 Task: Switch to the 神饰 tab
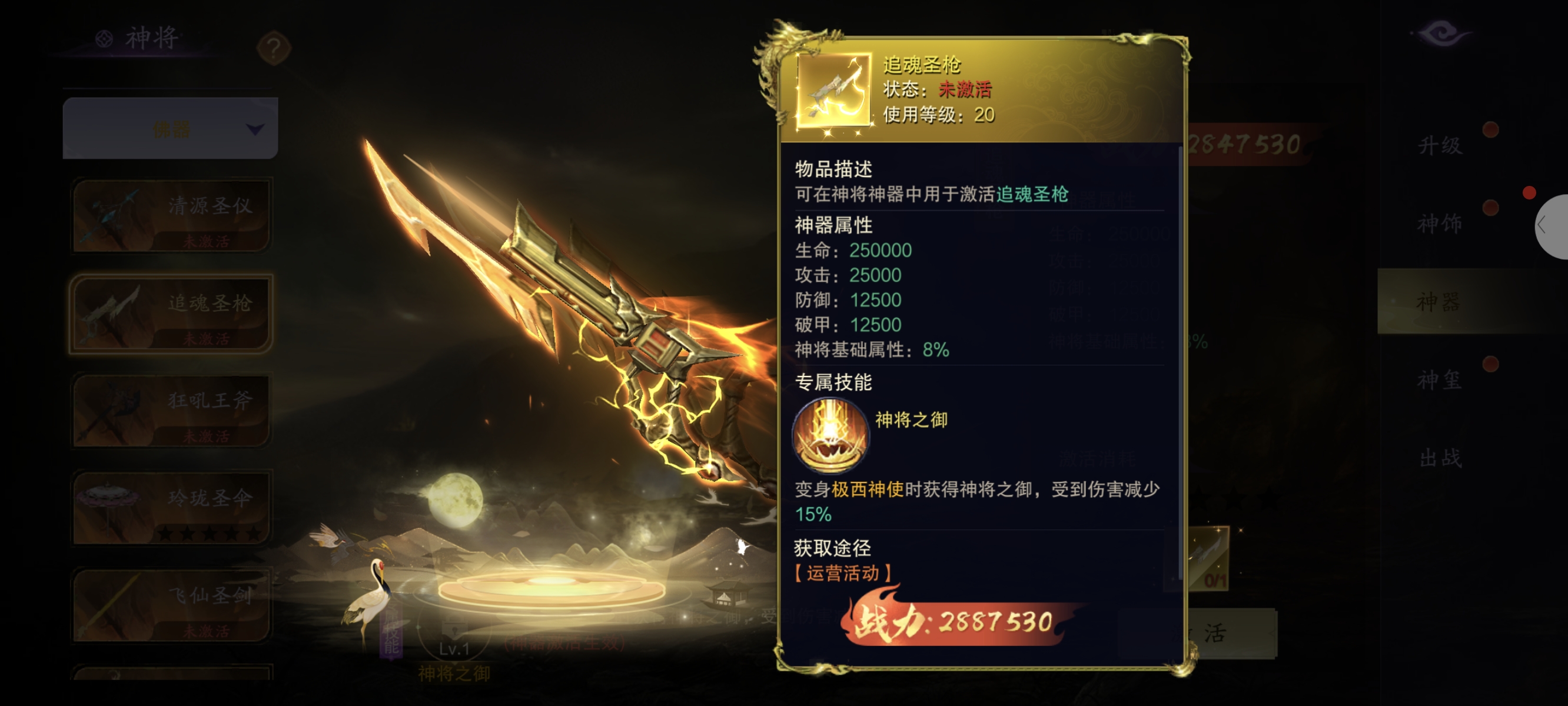coord(1439,224)
